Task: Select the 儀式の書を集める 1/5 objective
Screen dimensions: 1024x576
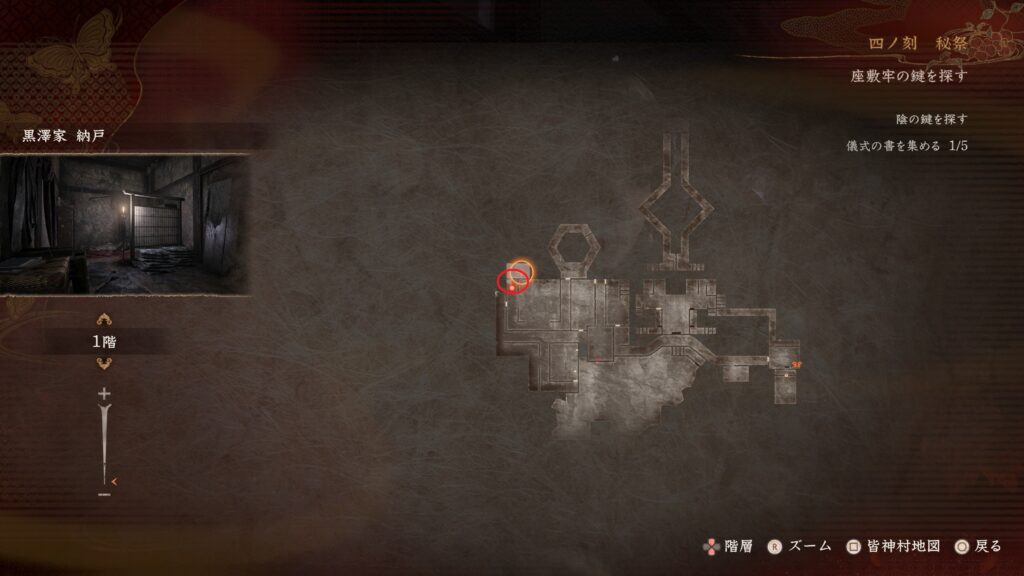Action: (x=906, y=146)
